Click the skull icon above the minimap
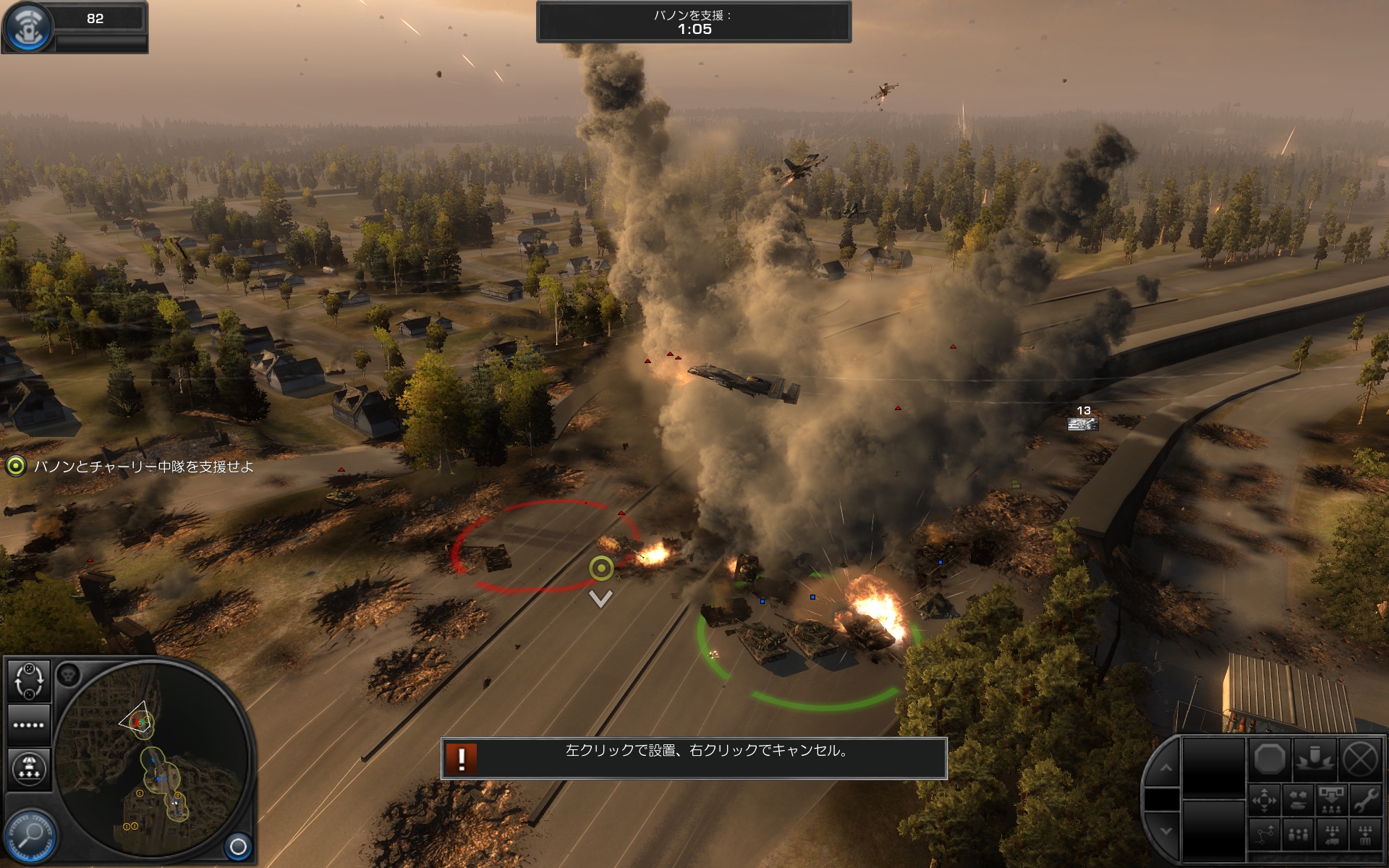The width and height of the screenshot is (1389, 868). click(68, 676)
